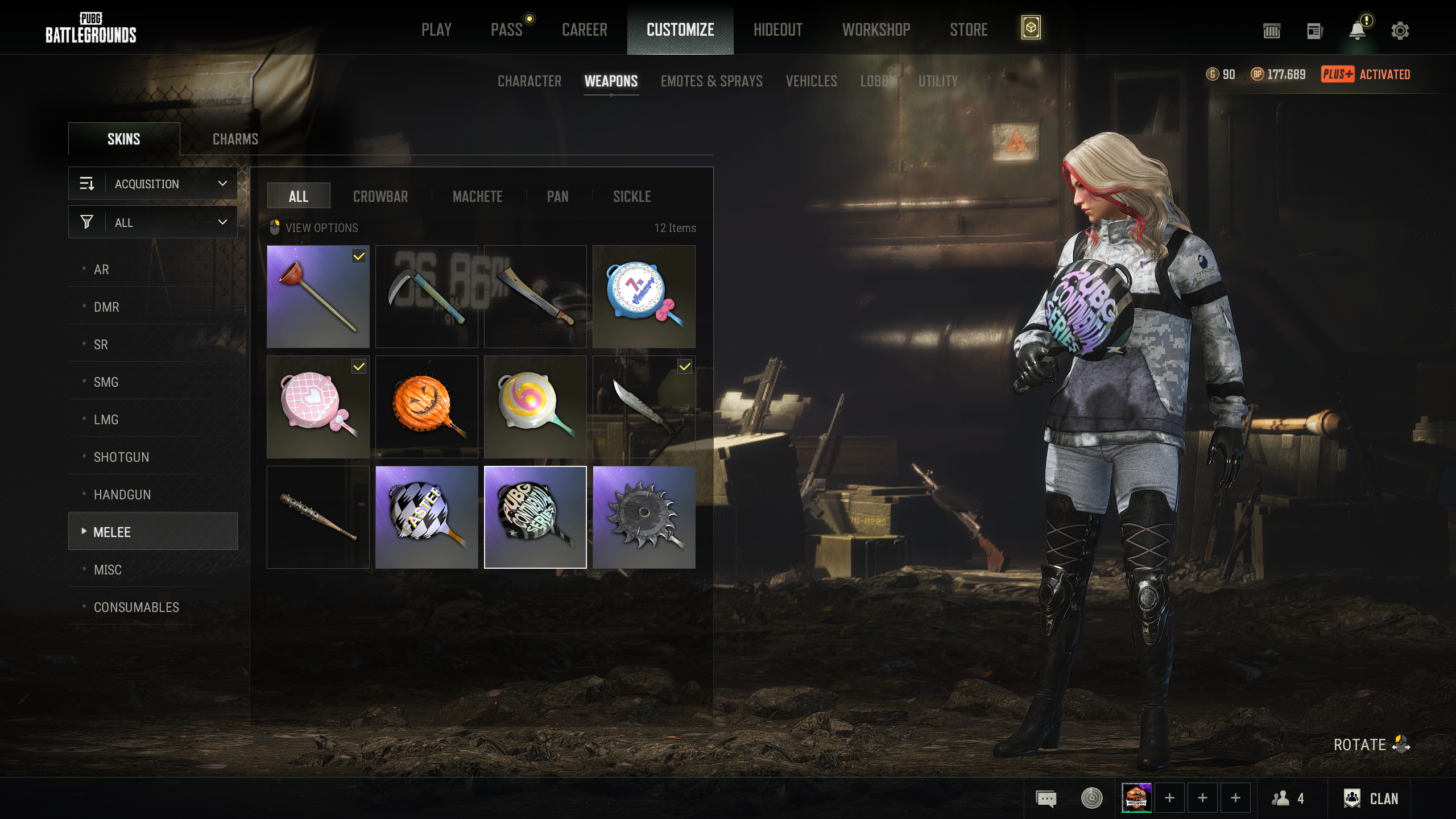Viewport: 1456px width, 819px height.
Task: Open the Play menu
Action: point(436,30)
